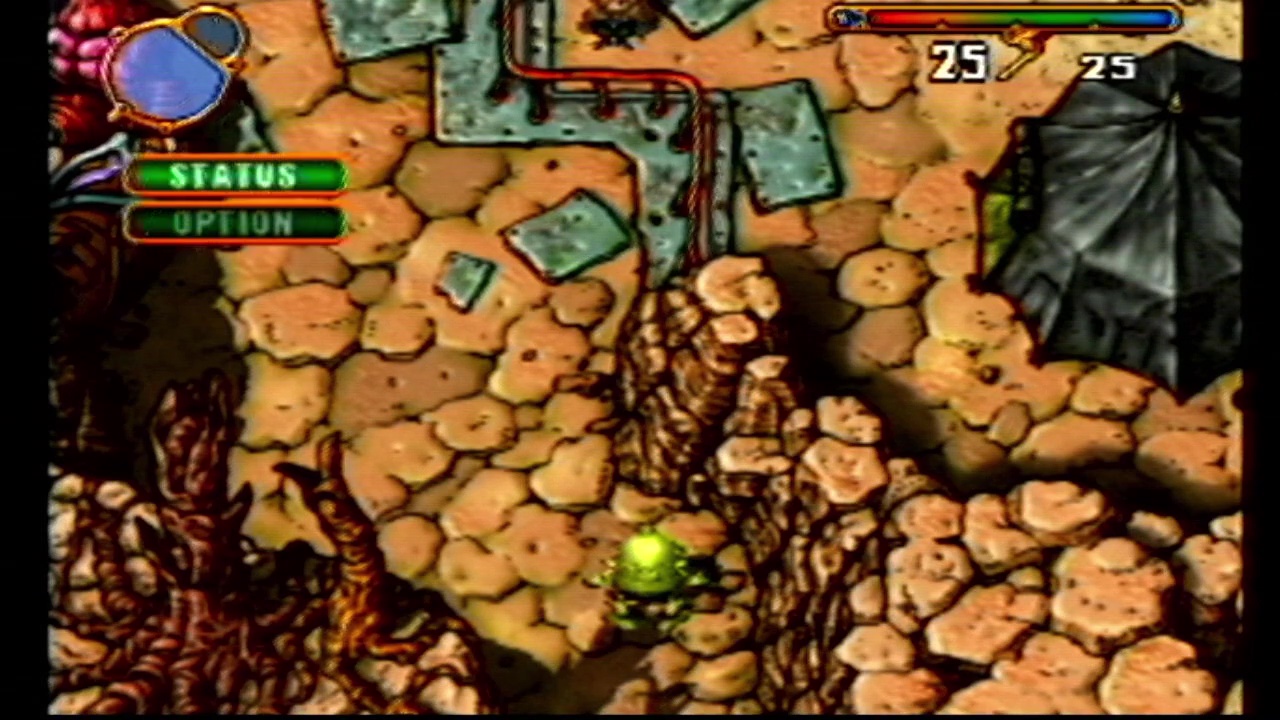This screenshot has height=720, width=1280.
Task: Open the STATUS menu entry
Action: pyautogui.click(x=234, y=176)
